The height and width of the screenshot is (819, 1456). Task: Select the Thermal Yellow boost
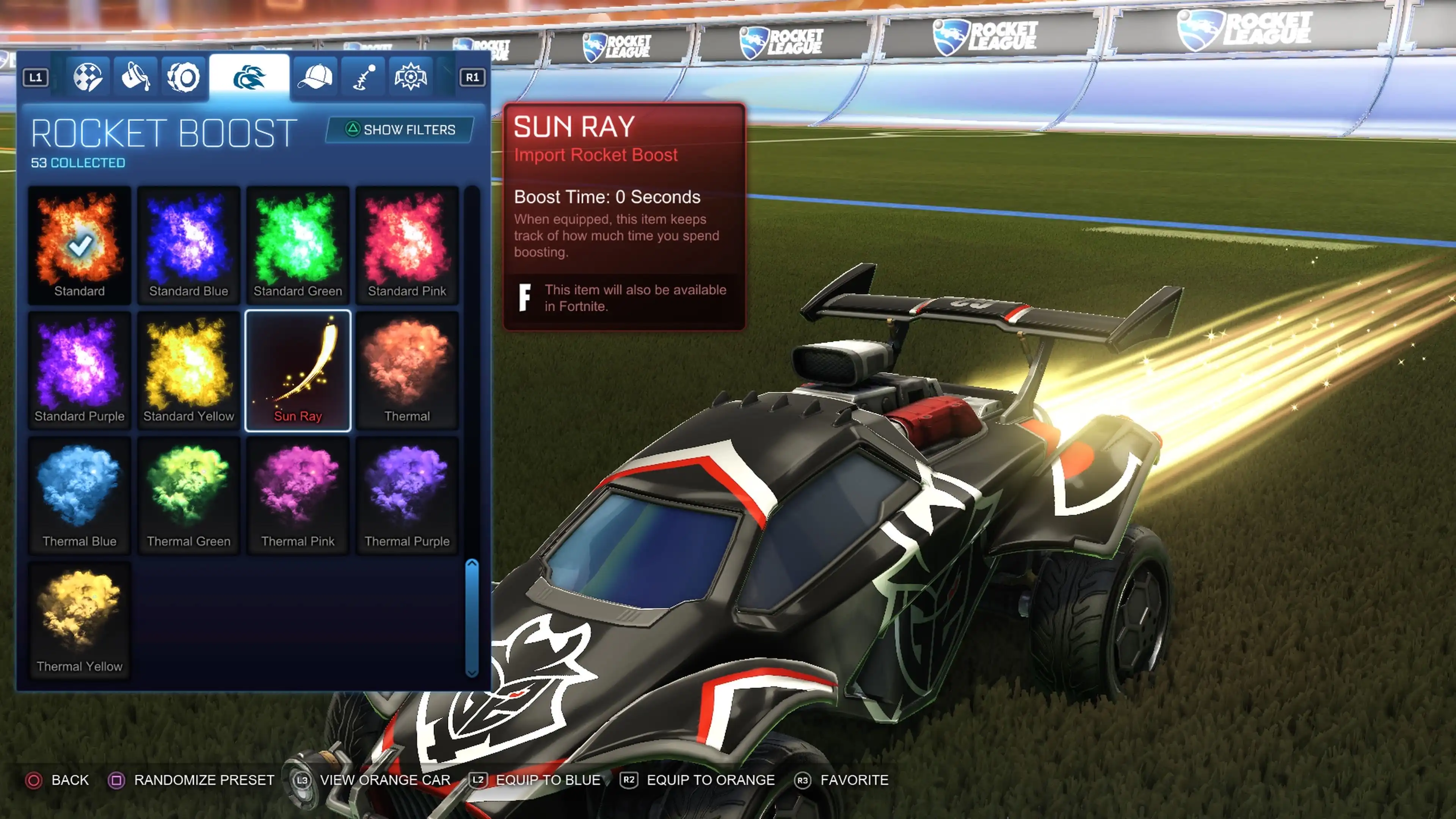[79, 620]
